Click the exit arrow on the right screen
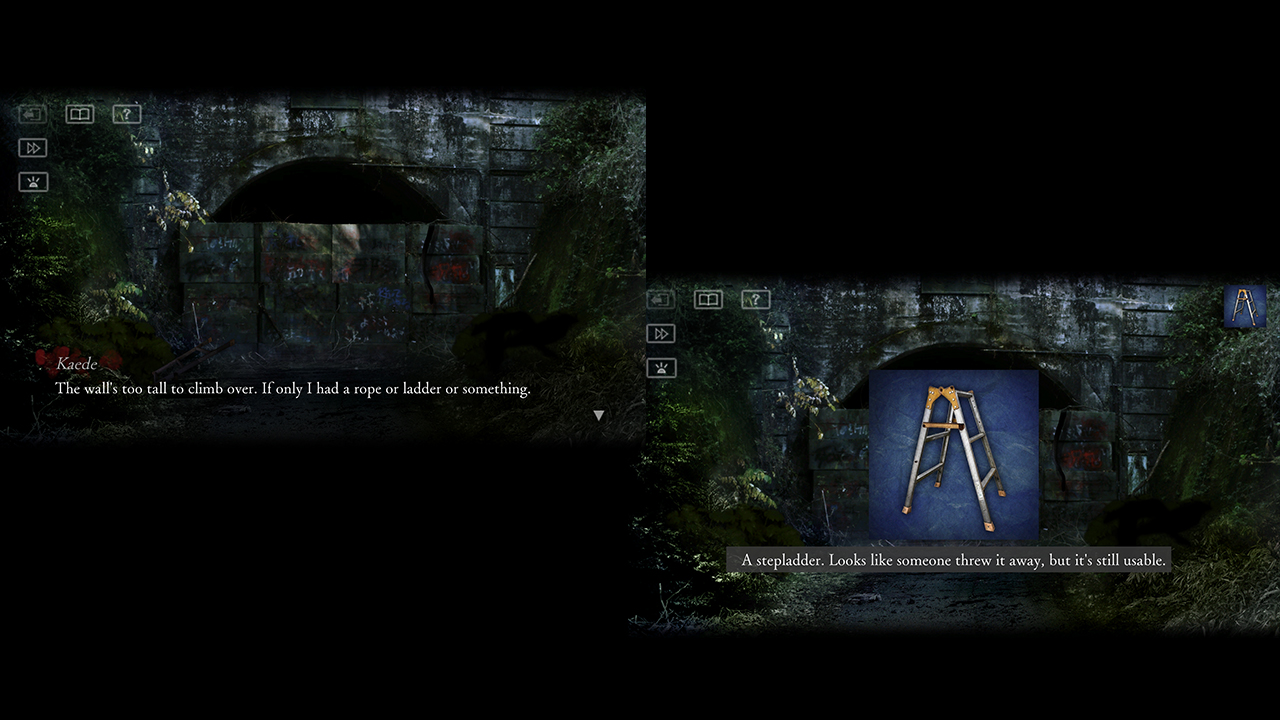Image resolution: width=1280 pixels, height=720 pixels. click(x=660, y=299)
